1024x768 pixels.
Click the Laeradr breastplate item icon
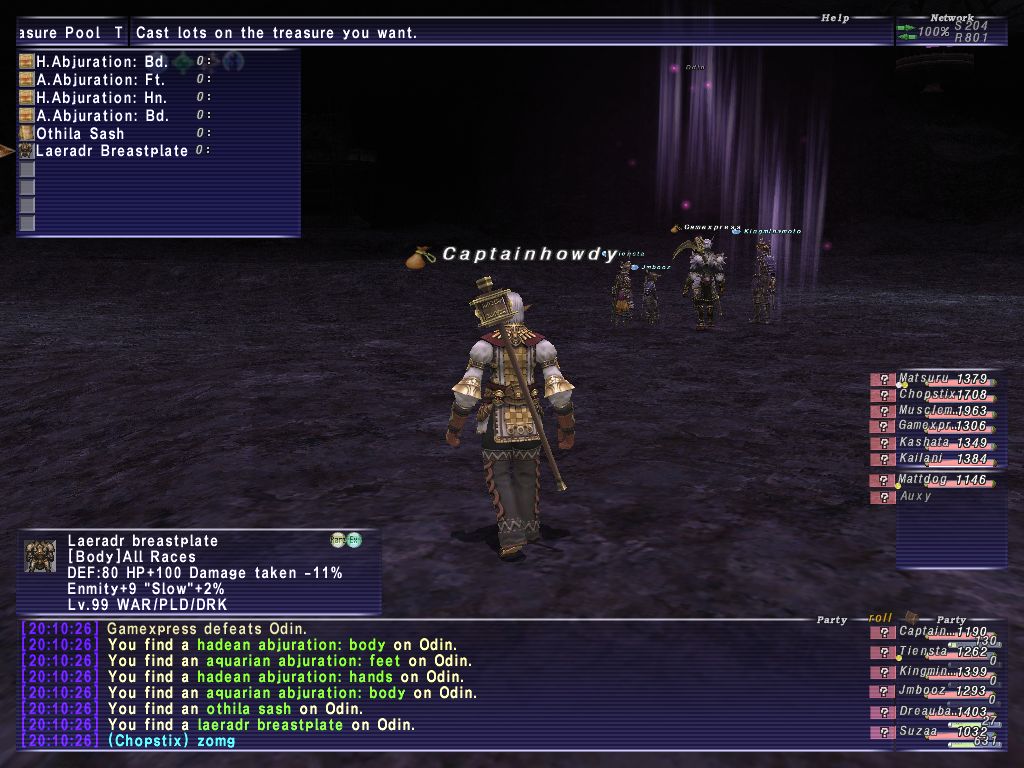click(x=40, y=557)
